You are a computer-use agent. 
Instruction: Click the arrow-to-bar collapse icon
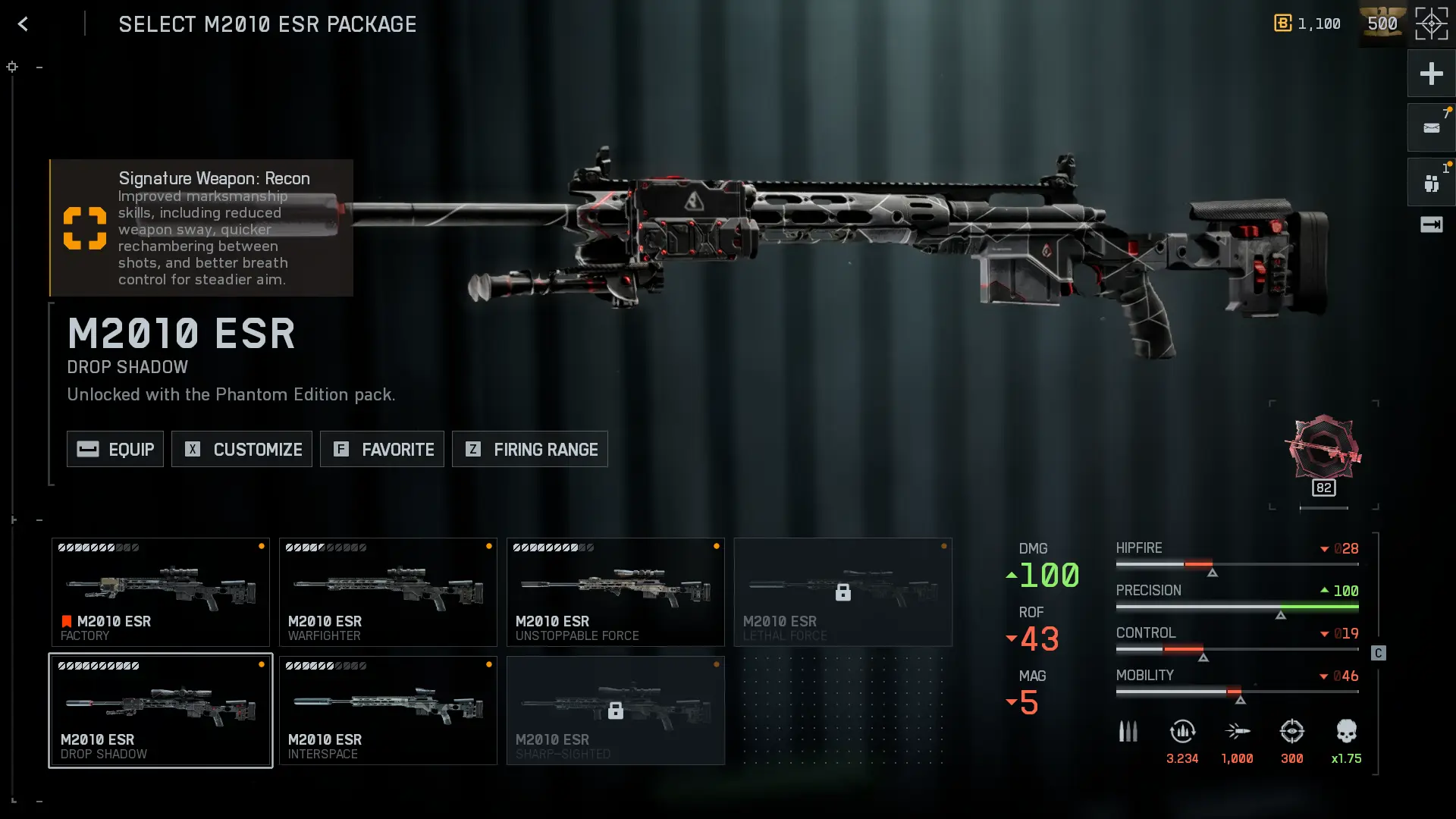(1431, 224)
